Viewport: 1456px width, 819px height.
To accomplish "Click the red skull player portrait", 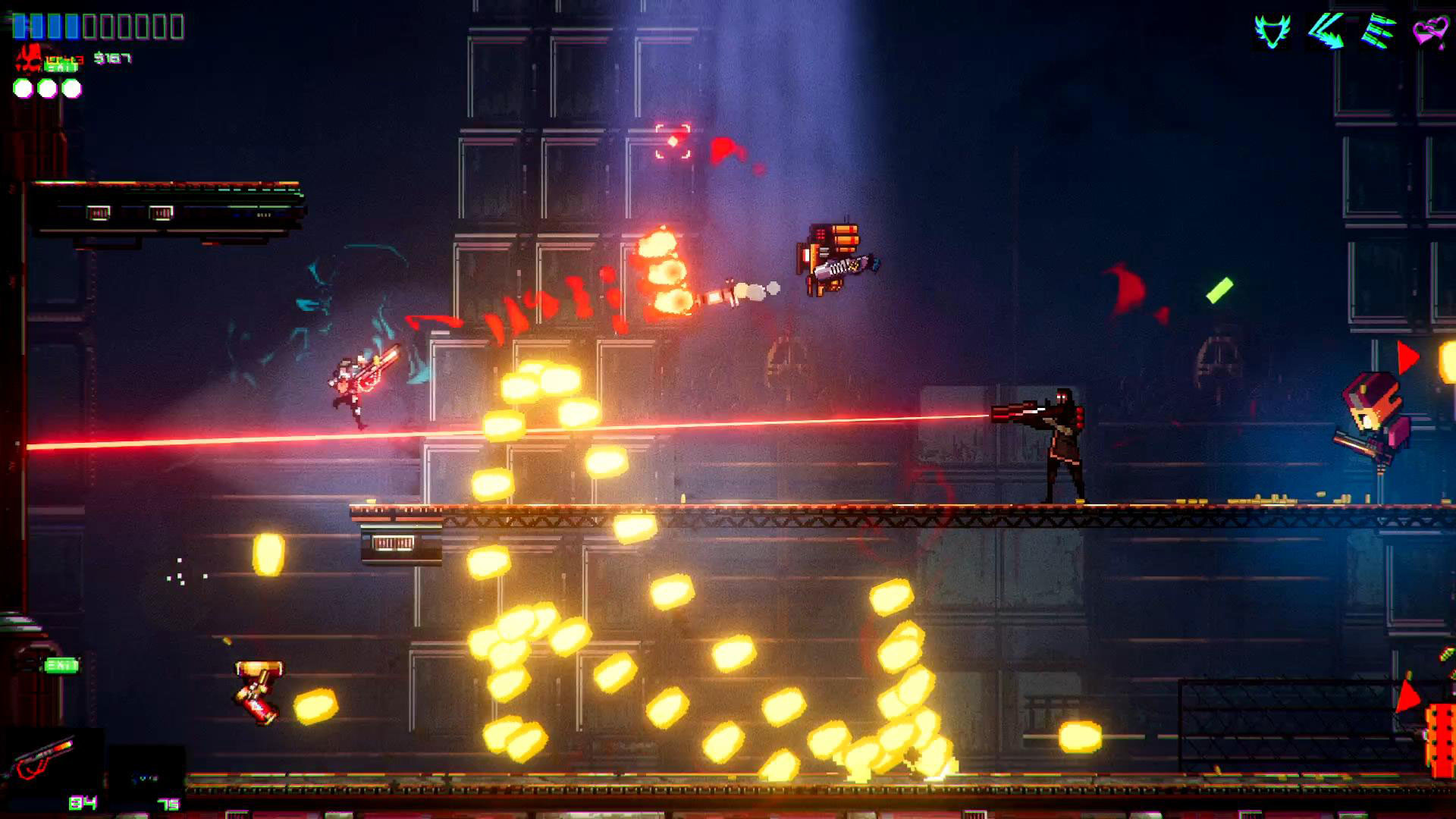I will [30, 59].
